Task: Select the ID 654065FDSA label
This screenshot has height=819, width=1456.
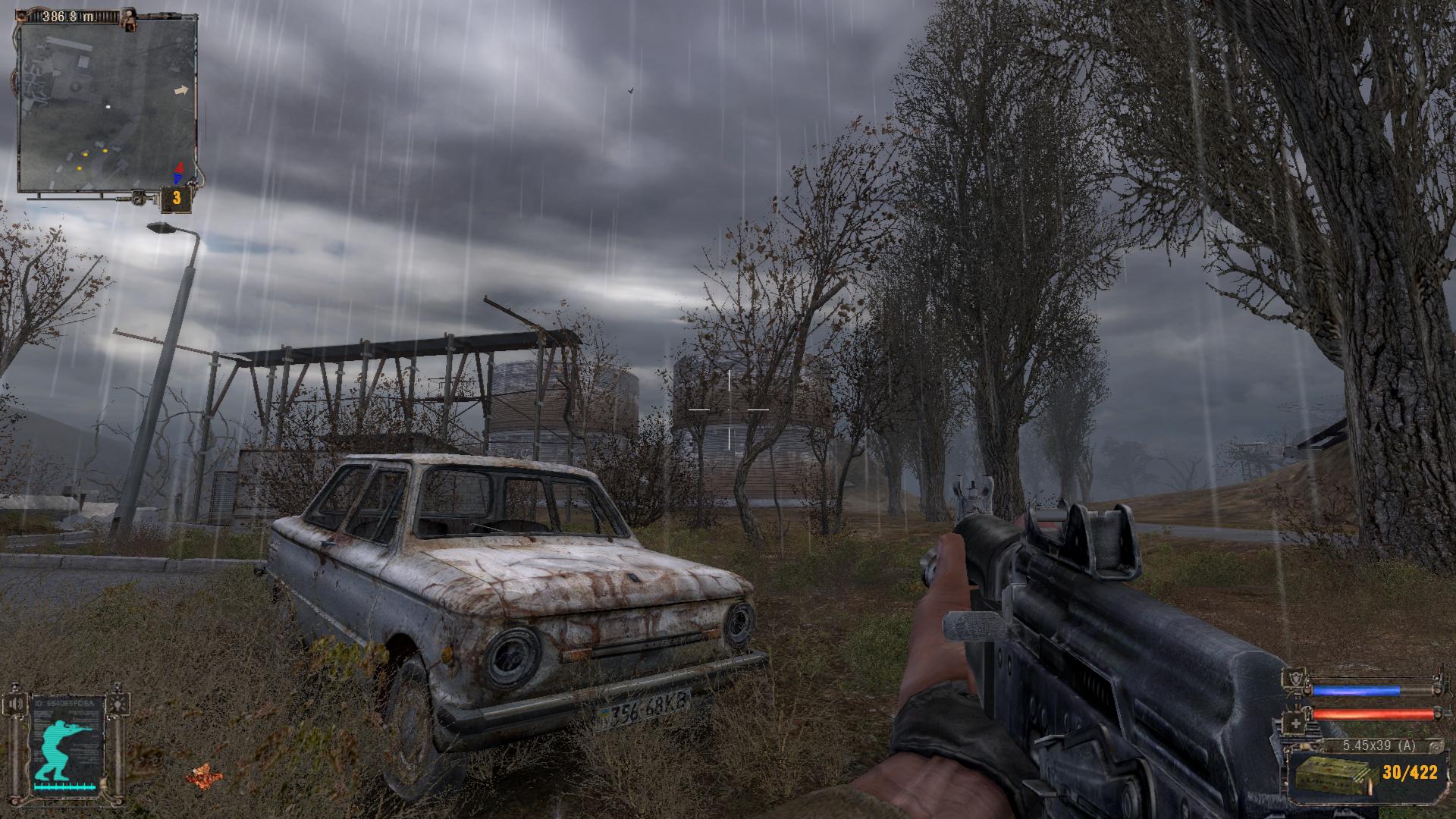Action: [x=64, y=704]
